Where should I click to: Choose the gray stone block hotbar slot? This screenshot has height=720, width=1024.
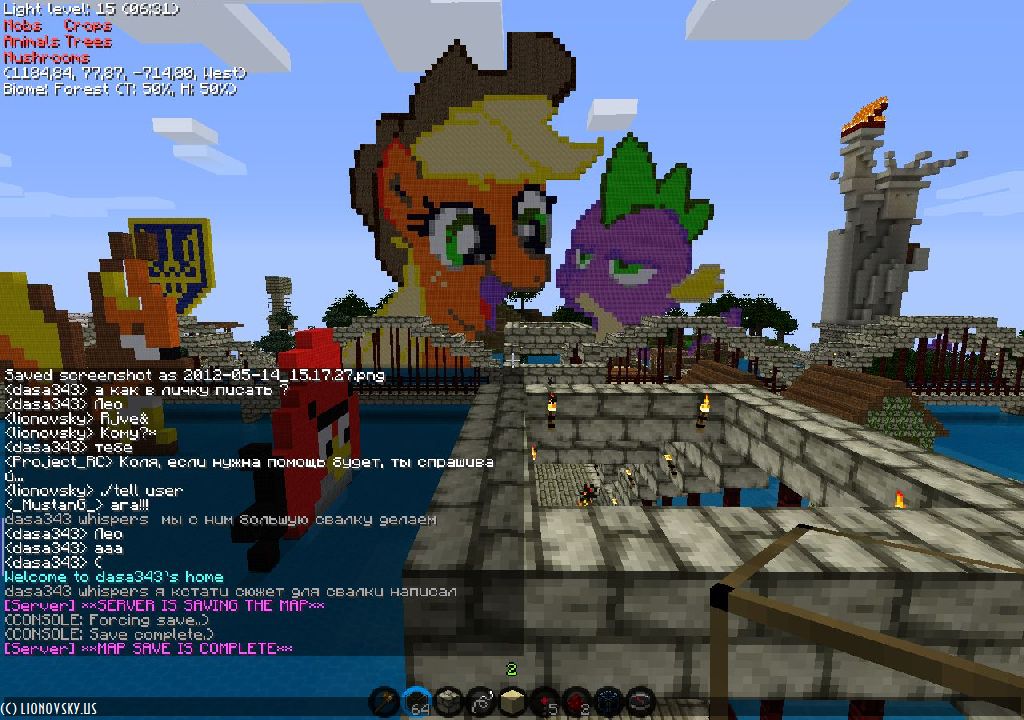pos(450,702)
